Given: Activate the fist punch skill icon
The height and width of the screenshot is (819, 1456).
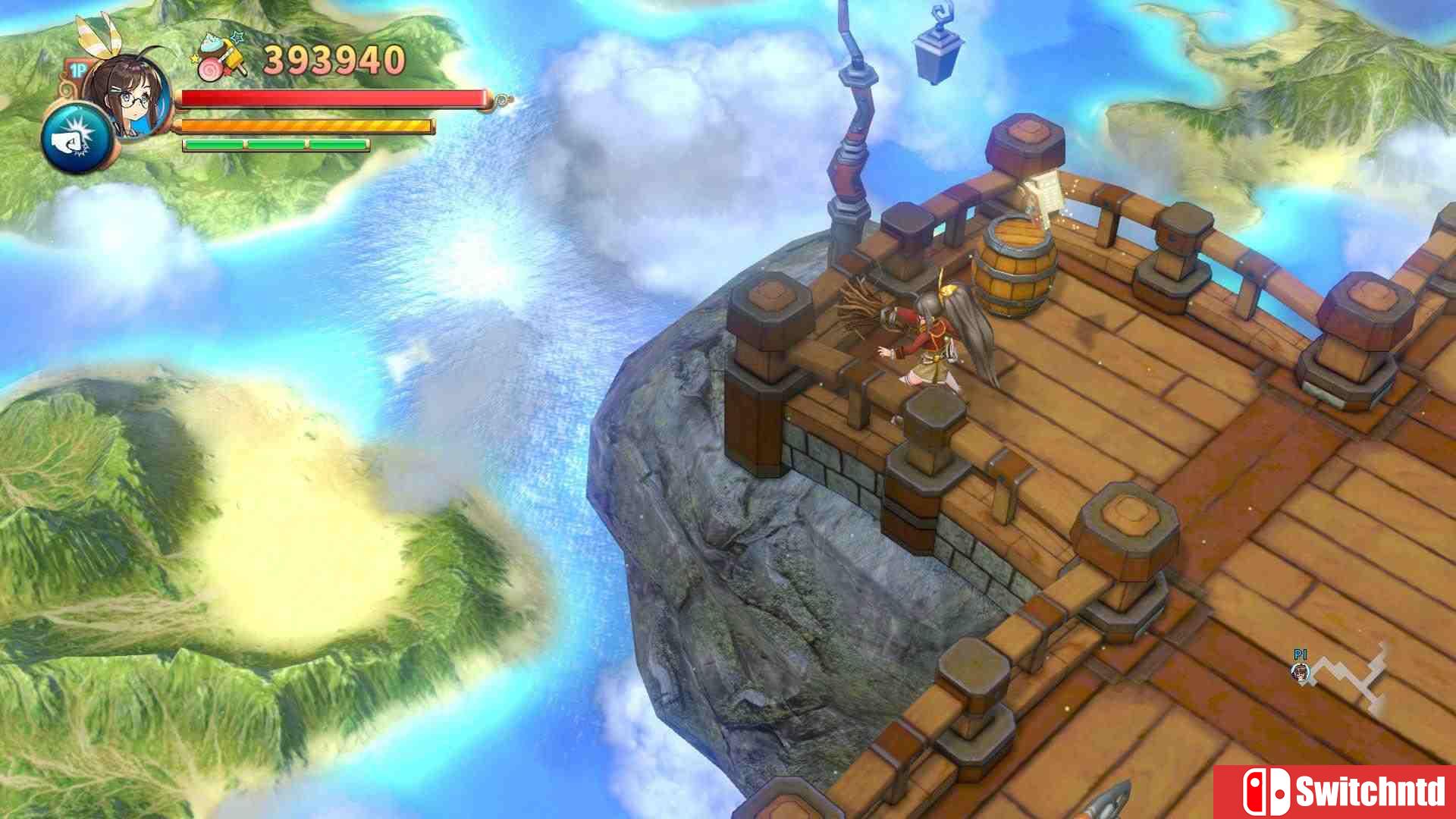Looking at the screenshot, I should click(76, 140).
